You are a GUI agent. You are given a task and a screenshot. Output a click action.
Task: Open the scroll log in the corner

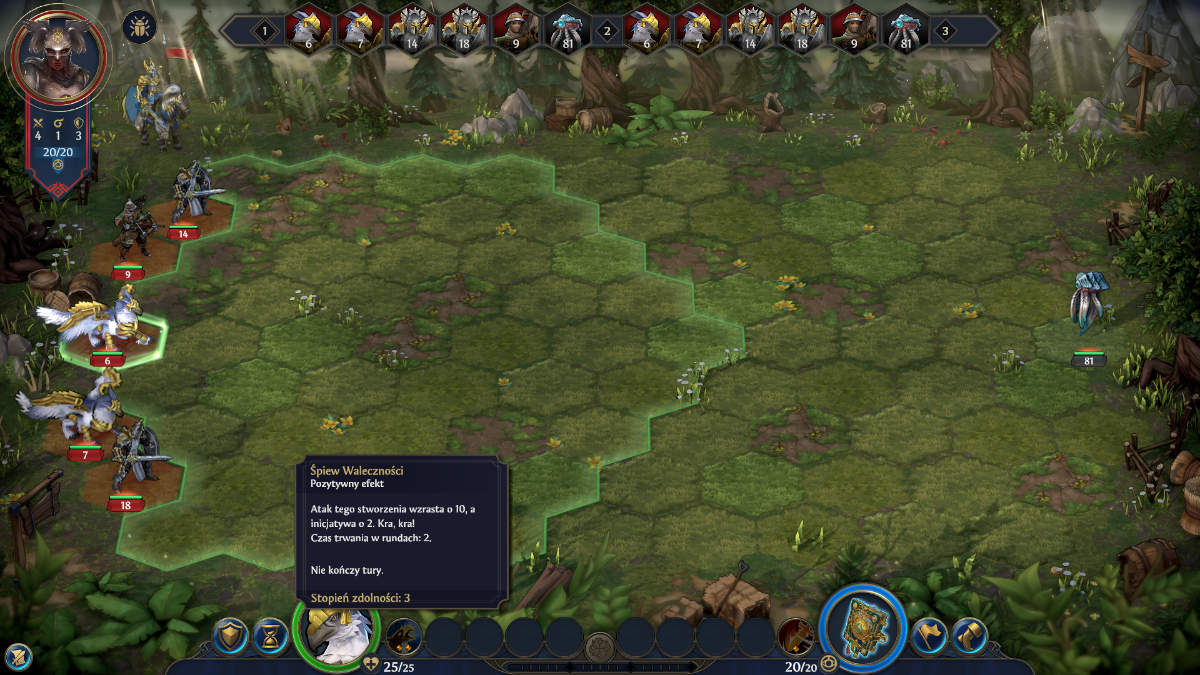point(17,656)
